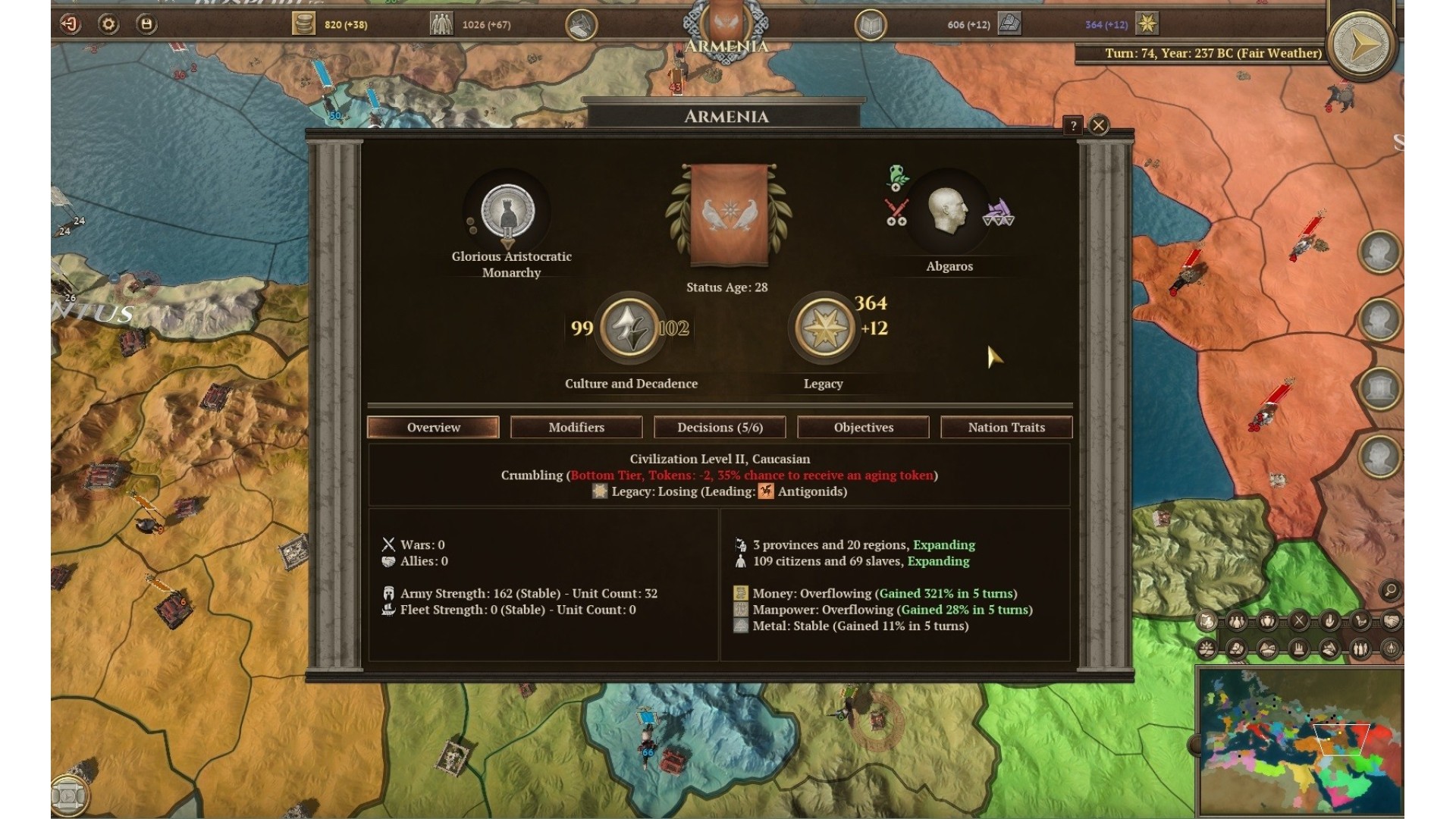Open the settings gear icon
This screenshot has height=819, width=1456.
(x=108, y=24)
